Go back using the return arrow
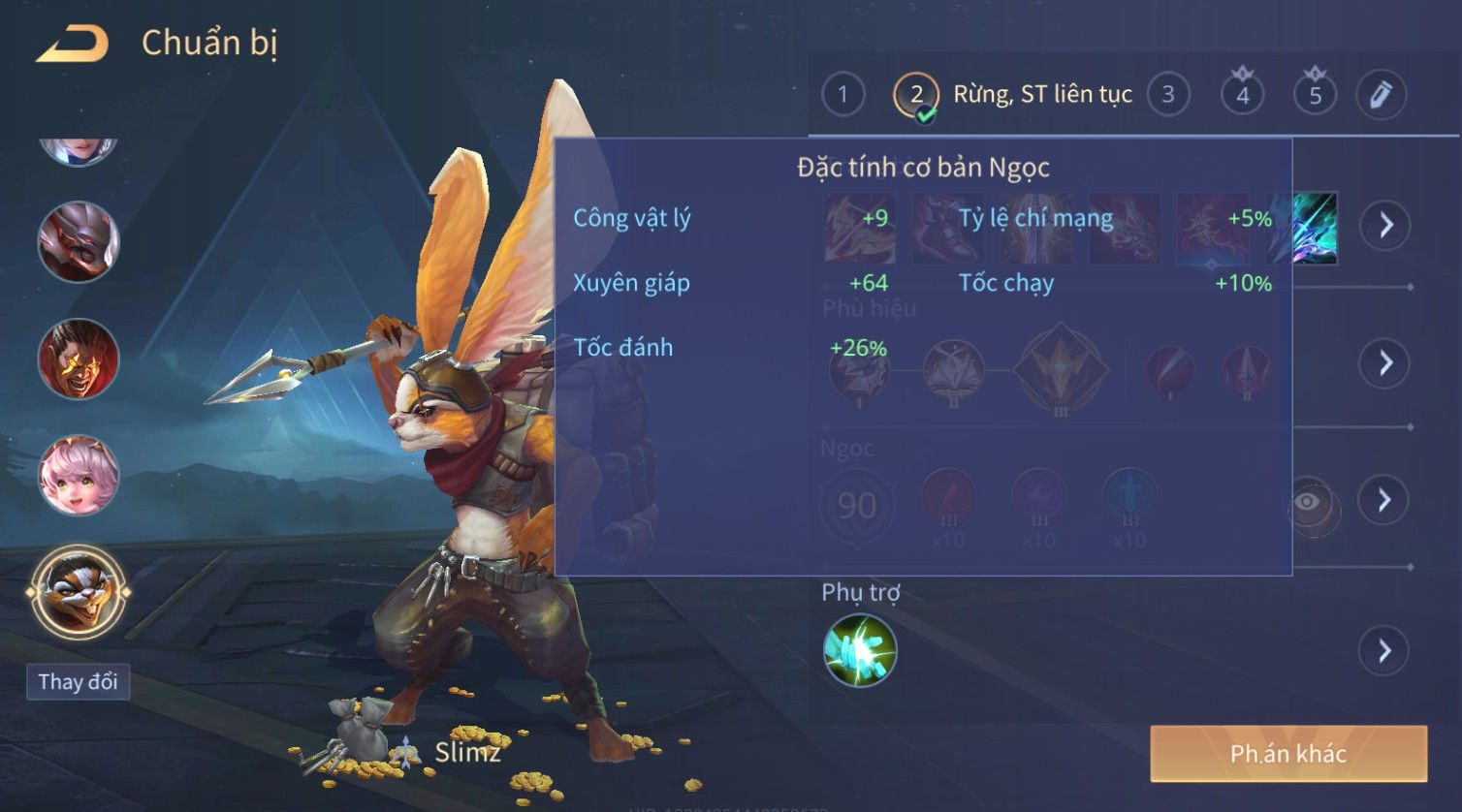This screenshot has height=812, width=1462. [72, 44]
